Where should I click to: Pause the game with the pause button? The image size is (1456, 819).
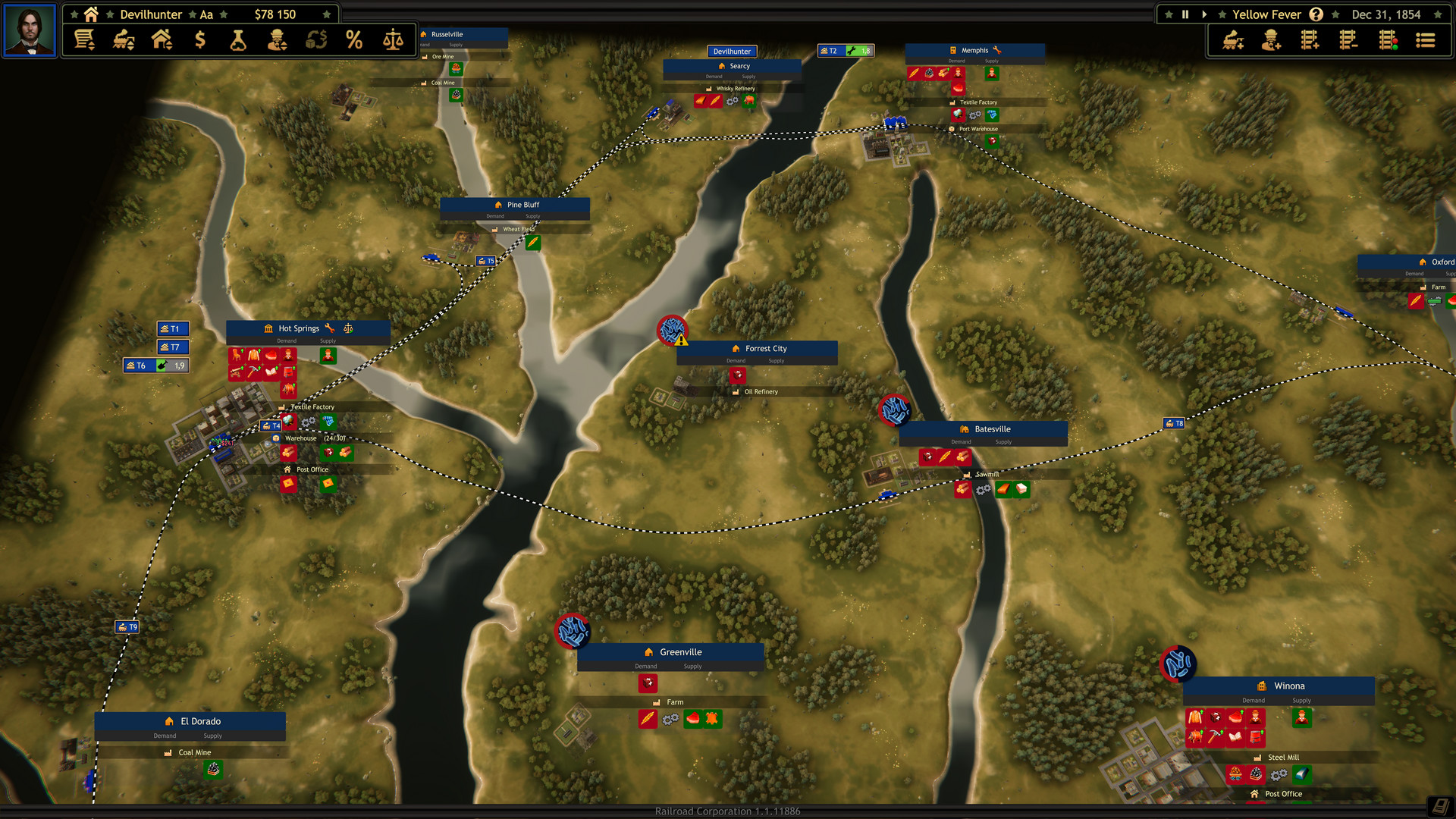click(1185, 14)
